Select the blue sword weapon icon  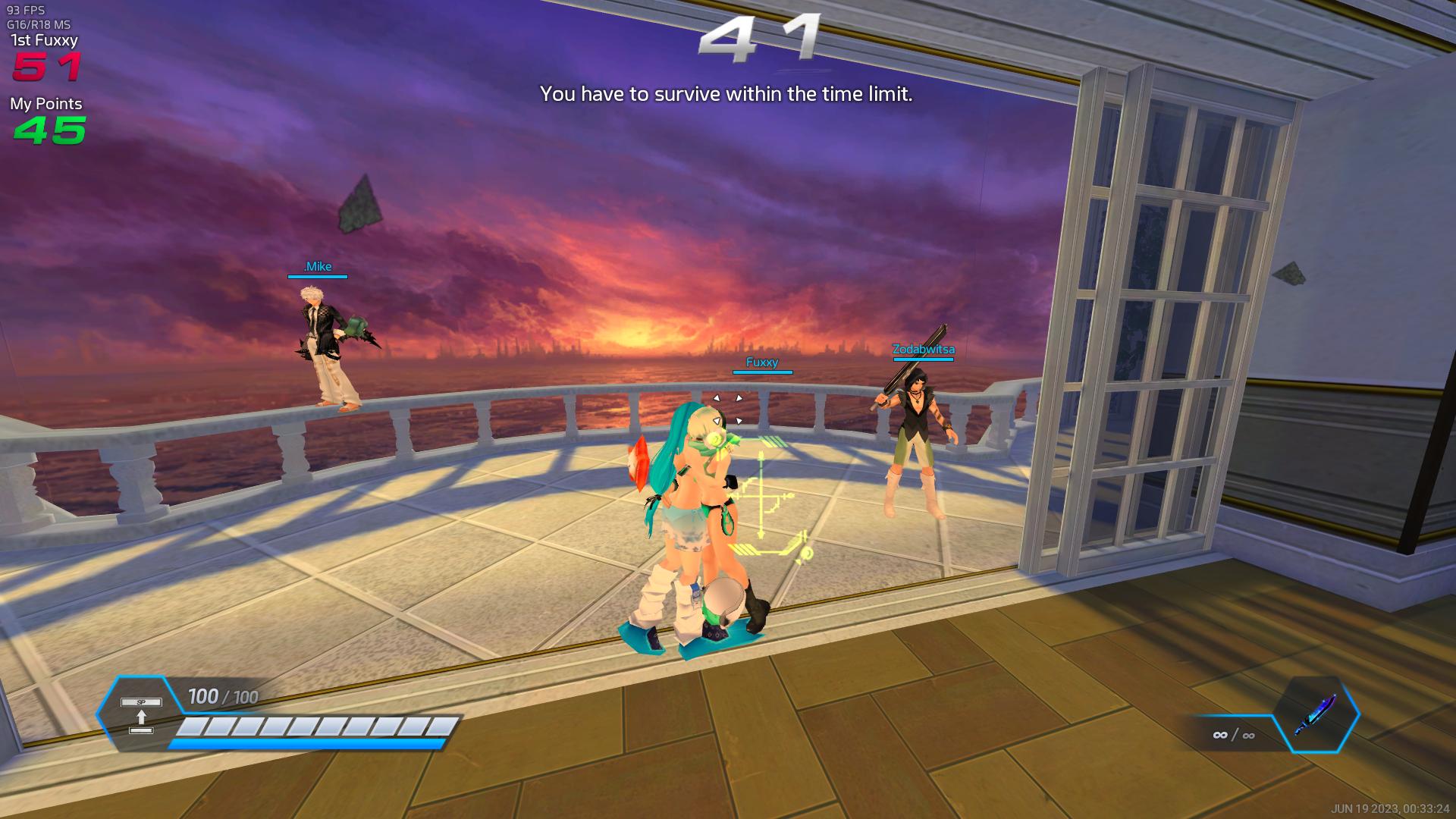click(1316, 714)
